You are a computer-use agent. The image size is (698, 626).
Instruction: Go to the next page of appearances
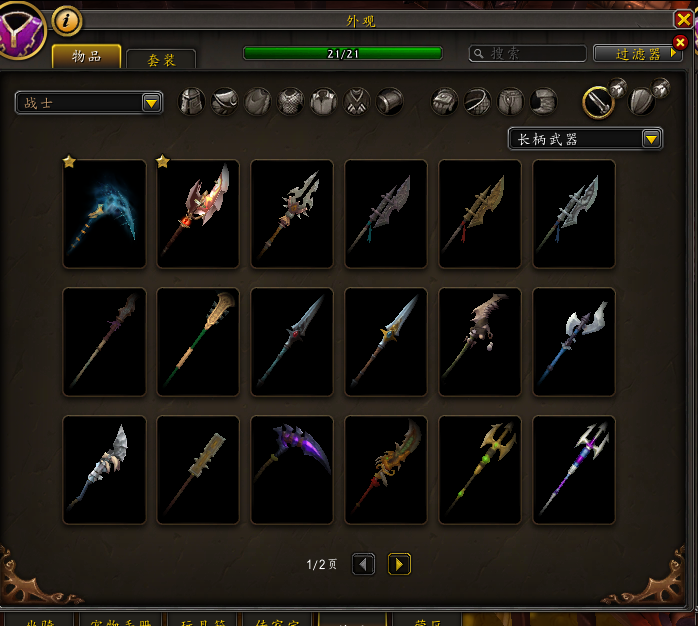pyautogui.click(x=399, y=565)
